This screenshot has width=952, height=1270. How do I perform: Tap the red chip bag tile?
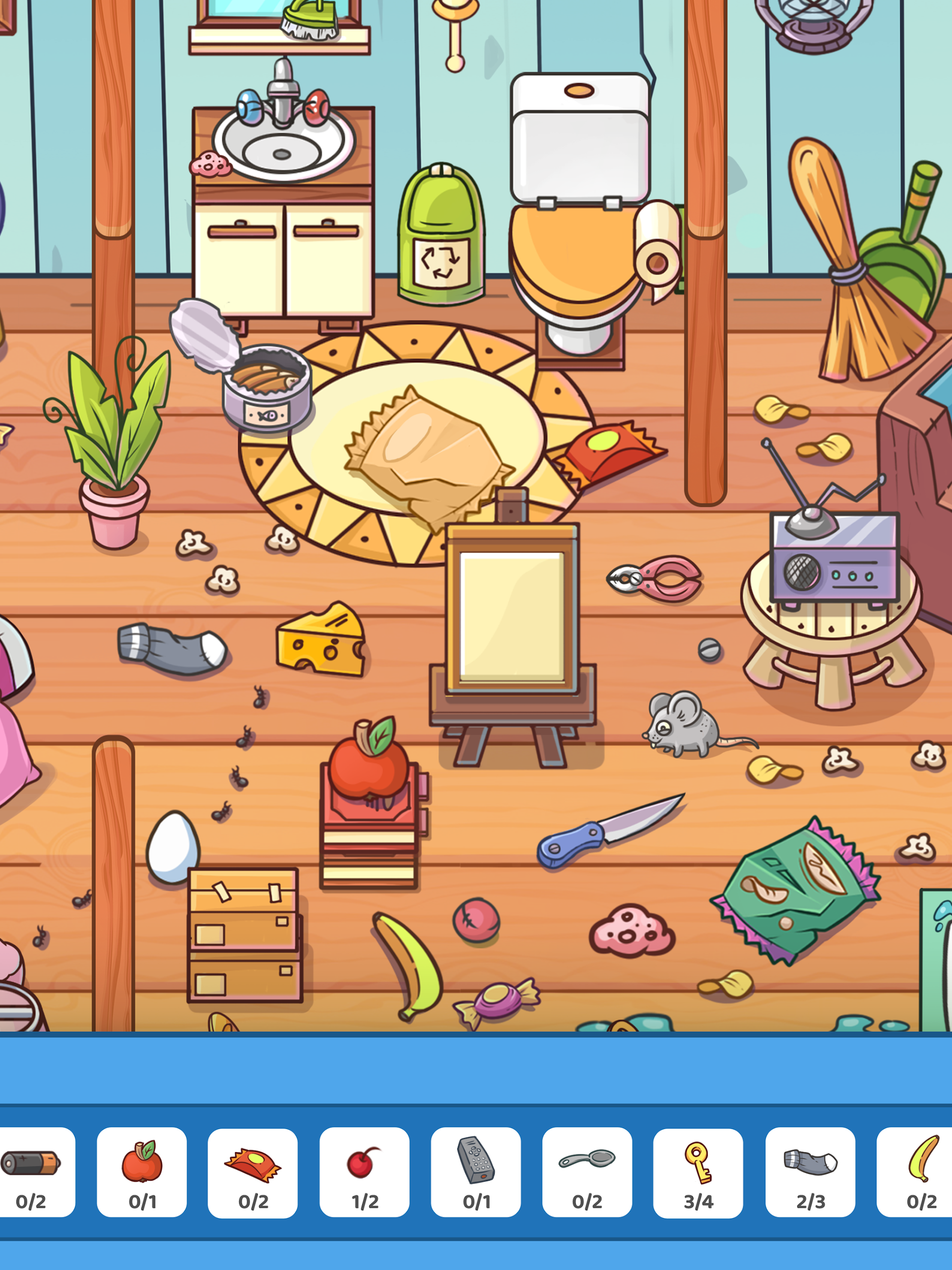(253, 1171)
